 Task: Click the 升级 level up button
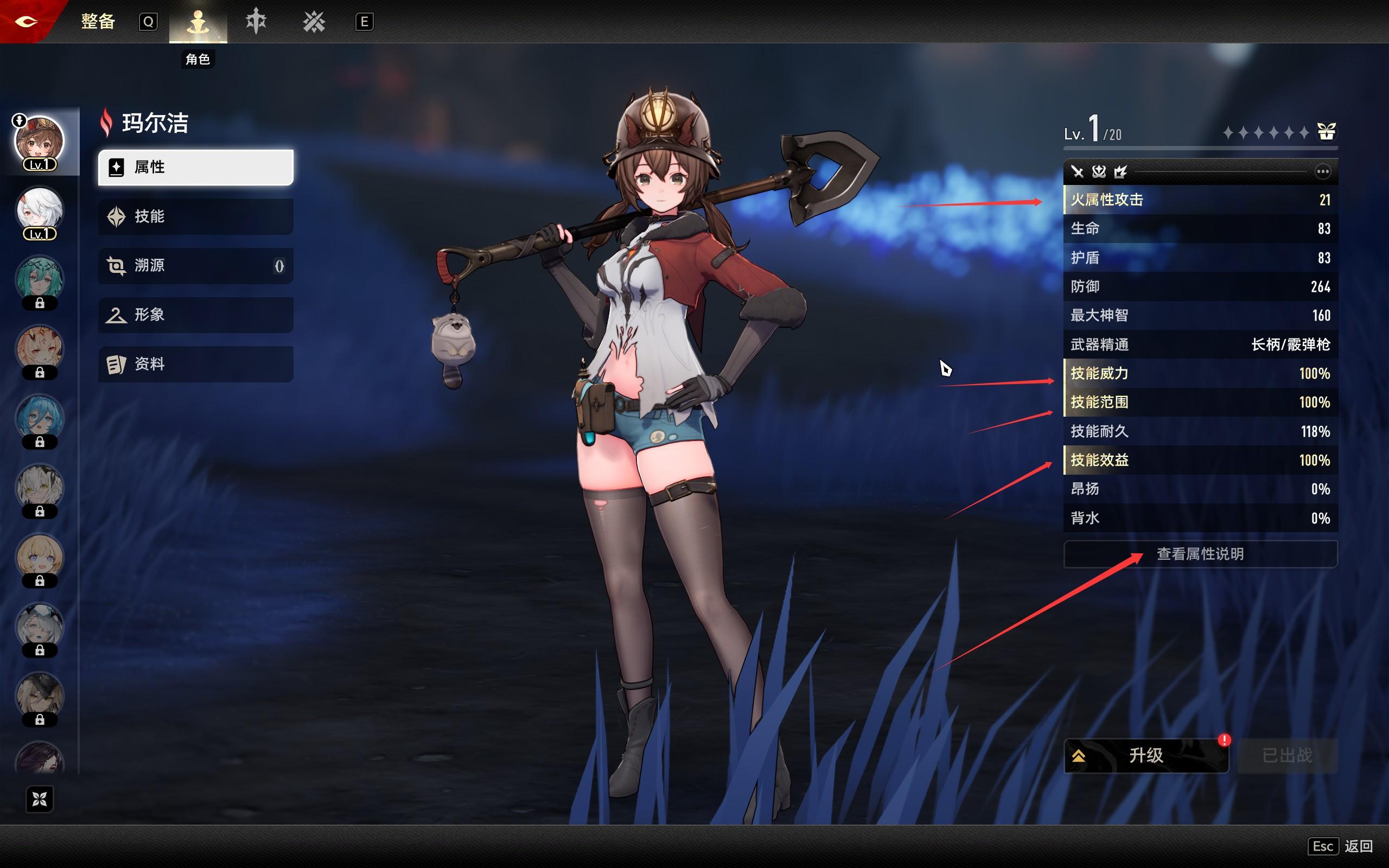click(1146, 756)
